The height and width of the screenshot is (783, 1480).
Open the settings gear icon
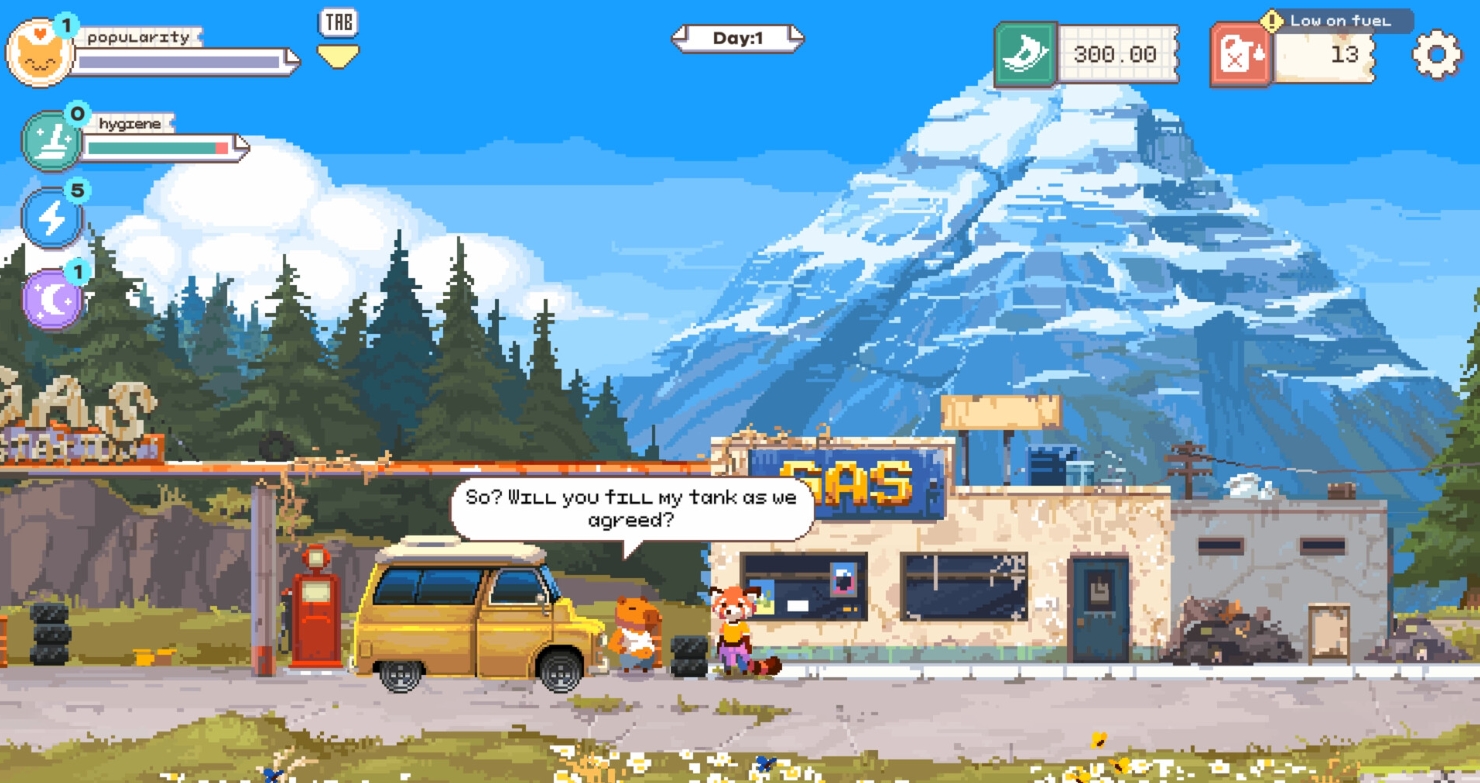[x=1437, y=55]
